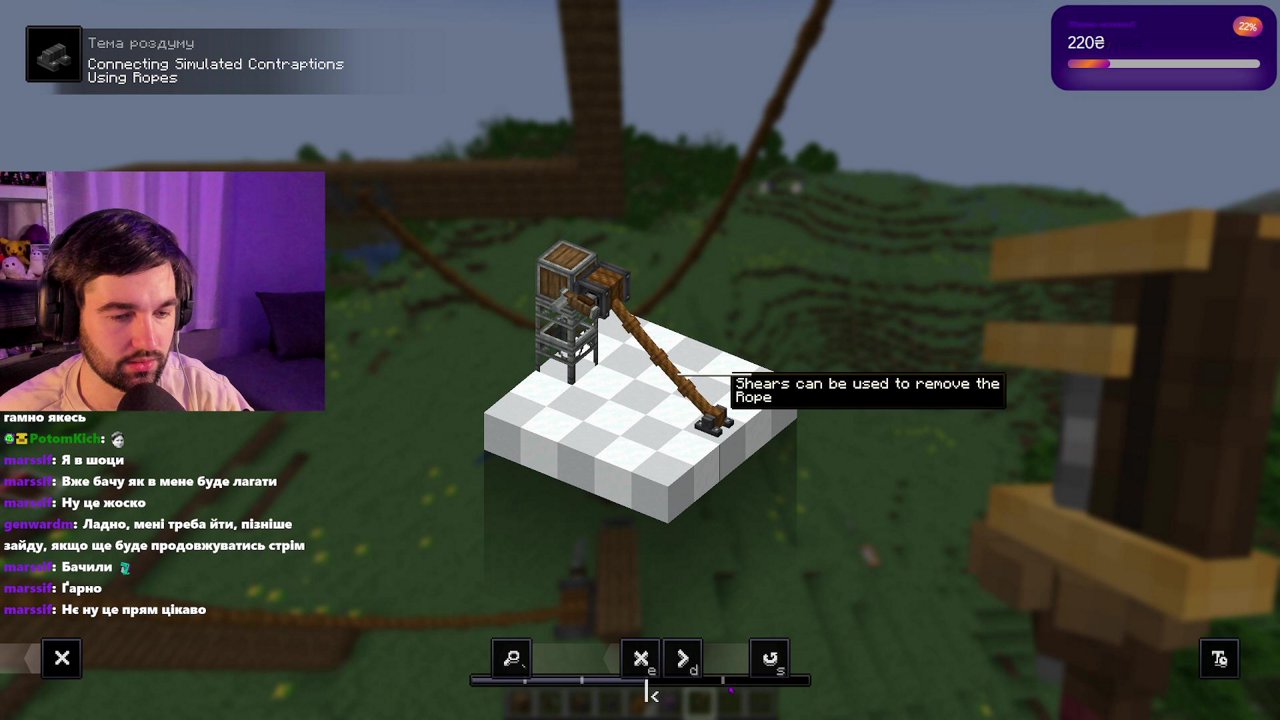Click the '220₴' amount on the donation widget
The height and width of the screenshot is (720, 1280).
click(1082, 43)
